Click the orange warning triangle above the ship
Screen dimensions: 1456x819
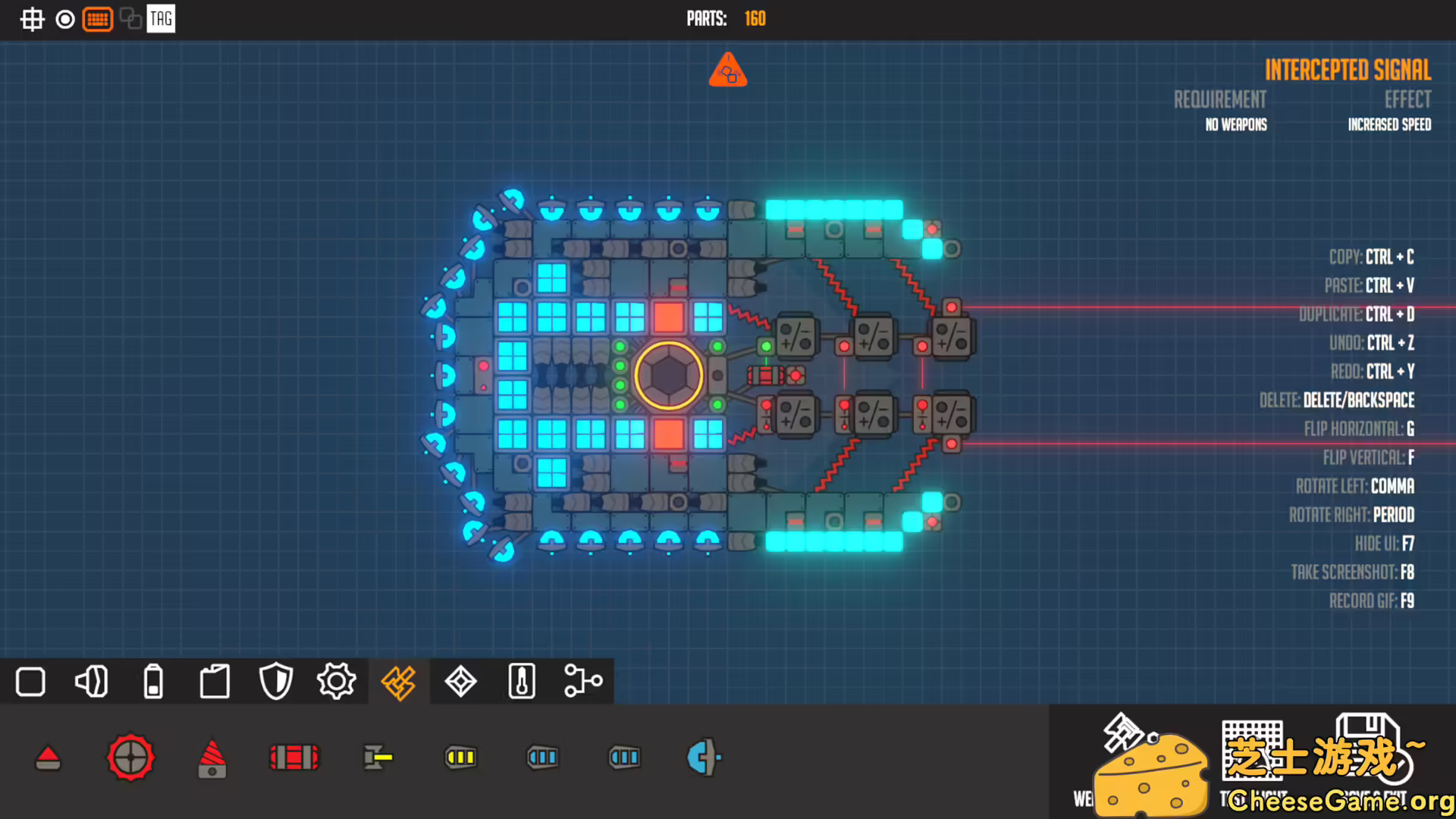(x=727, y=70)
